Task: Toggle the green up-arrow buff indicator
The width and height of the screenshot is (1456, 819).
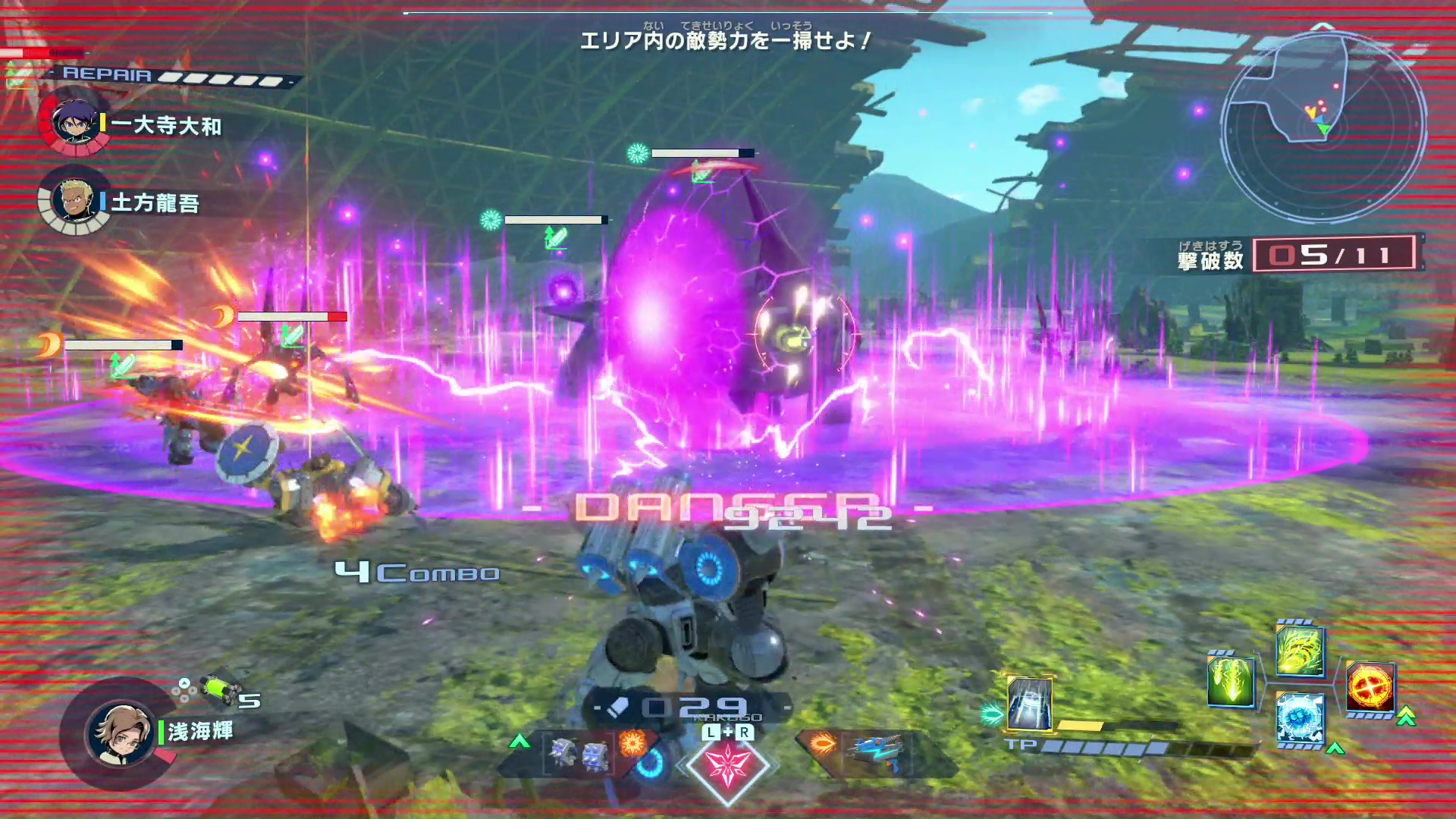Action: 1335,748
